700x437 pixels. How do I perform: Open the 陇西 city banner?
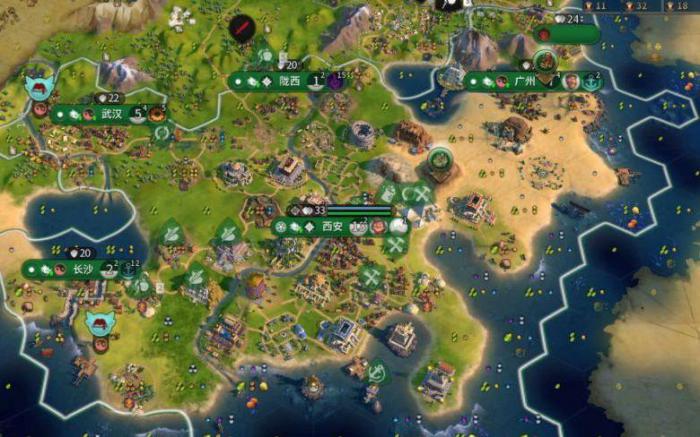[288, 81]
